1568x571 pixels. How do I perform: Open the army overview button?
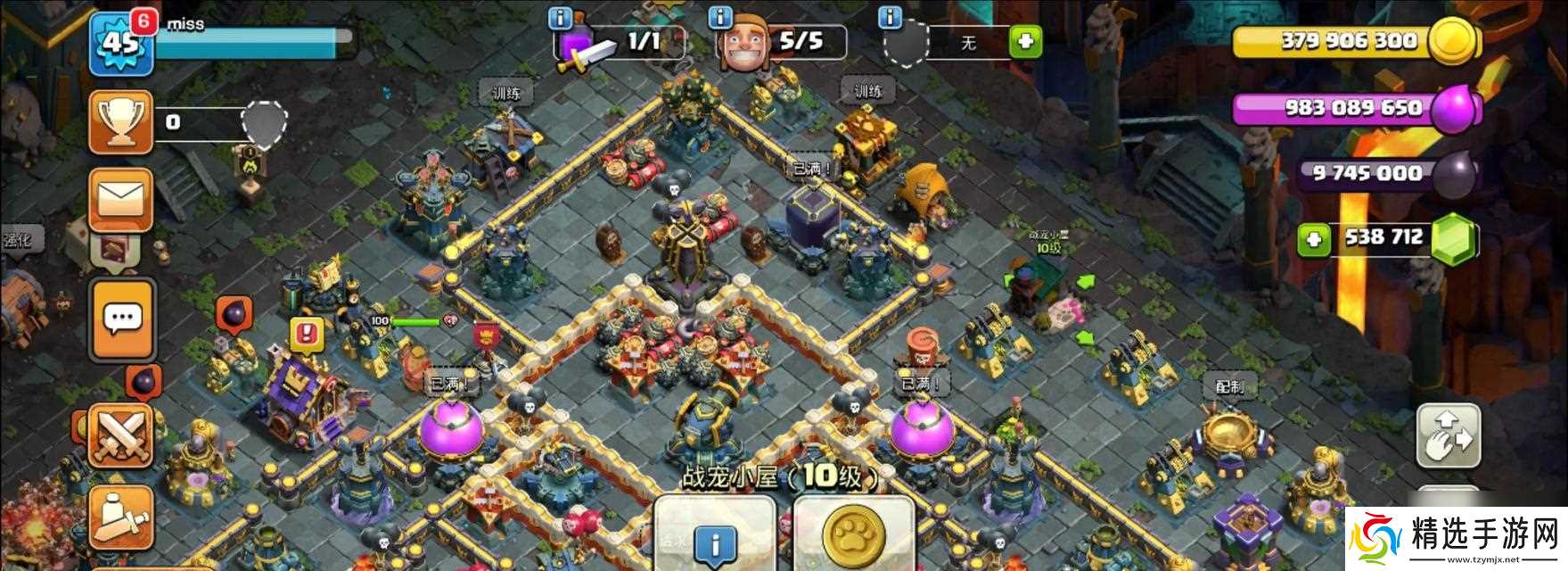tap(120, 517)
